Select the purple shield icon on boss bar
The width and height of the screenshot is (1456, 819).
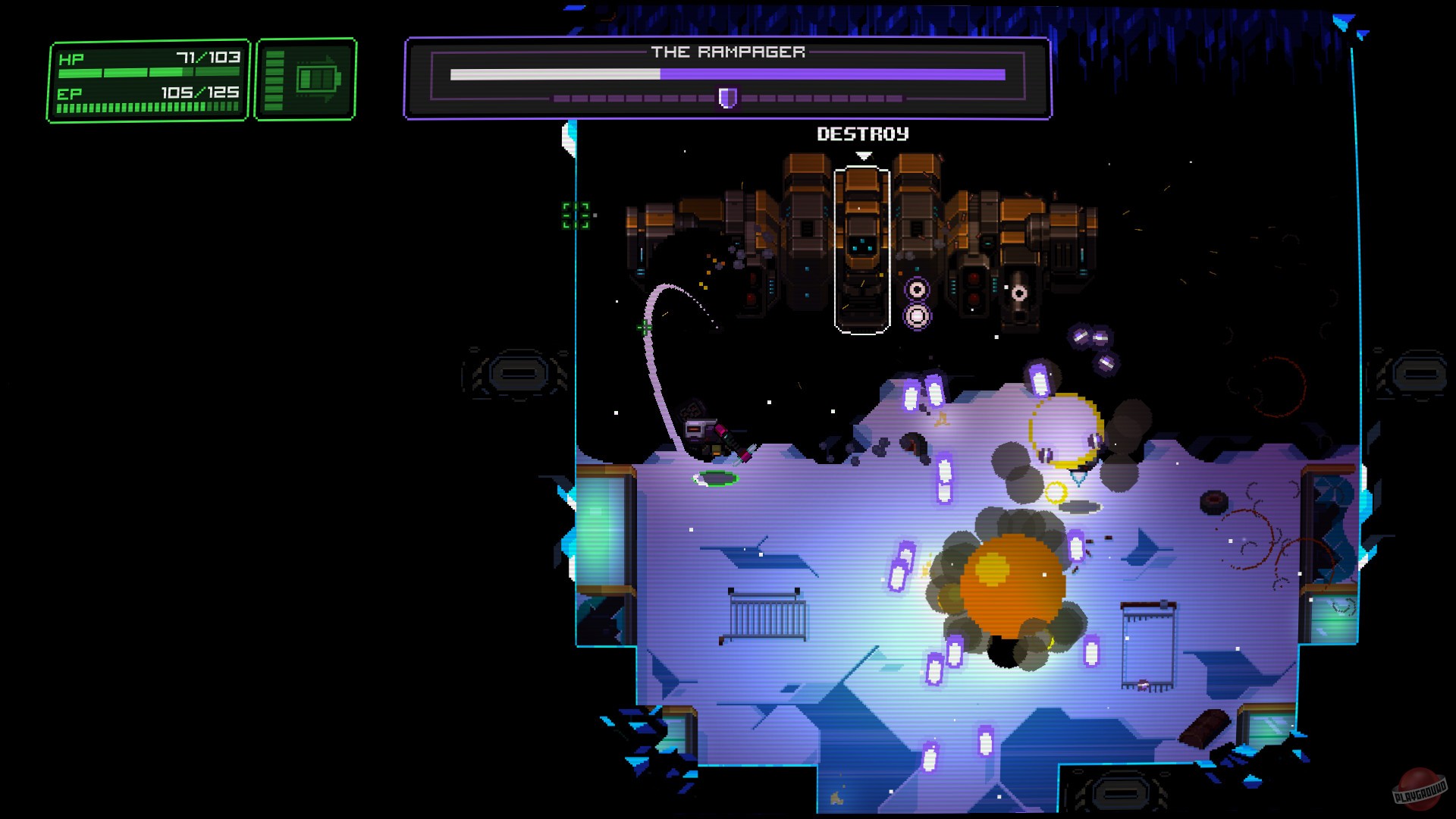click(x=726, y=98)
